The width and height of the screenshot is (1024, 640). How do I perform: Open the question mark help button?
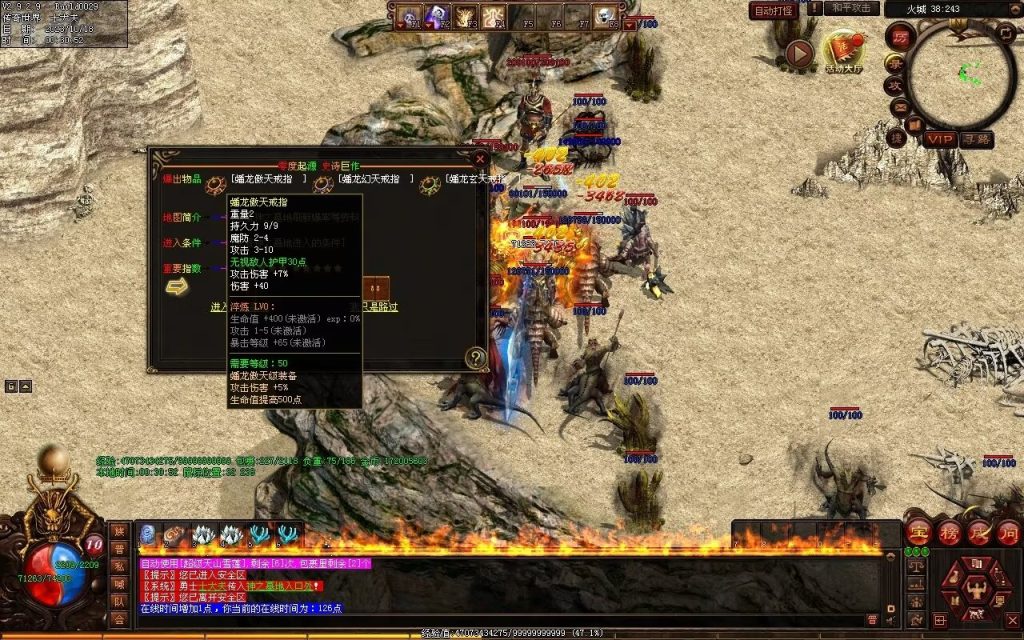point(476,357)
